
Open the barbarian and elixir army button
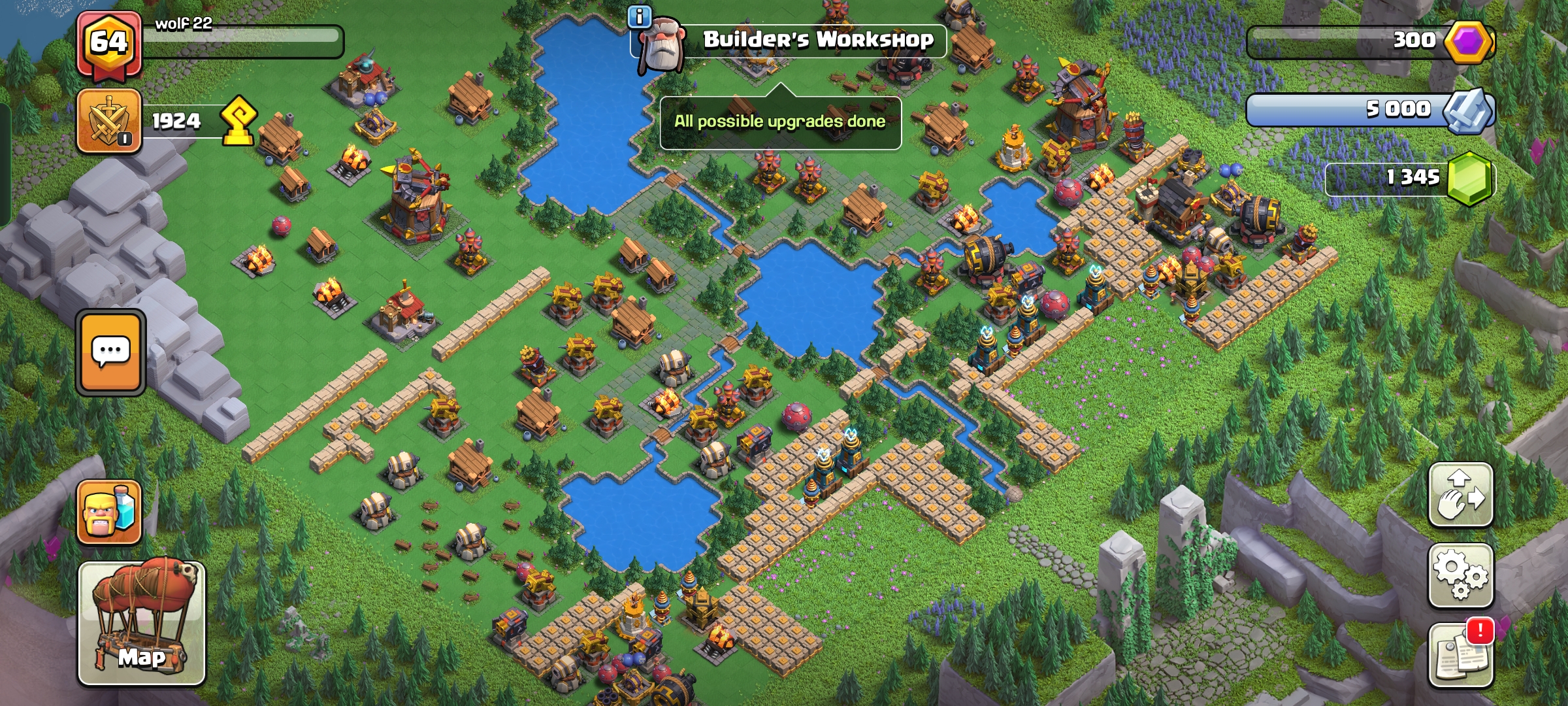pos(109,513)
